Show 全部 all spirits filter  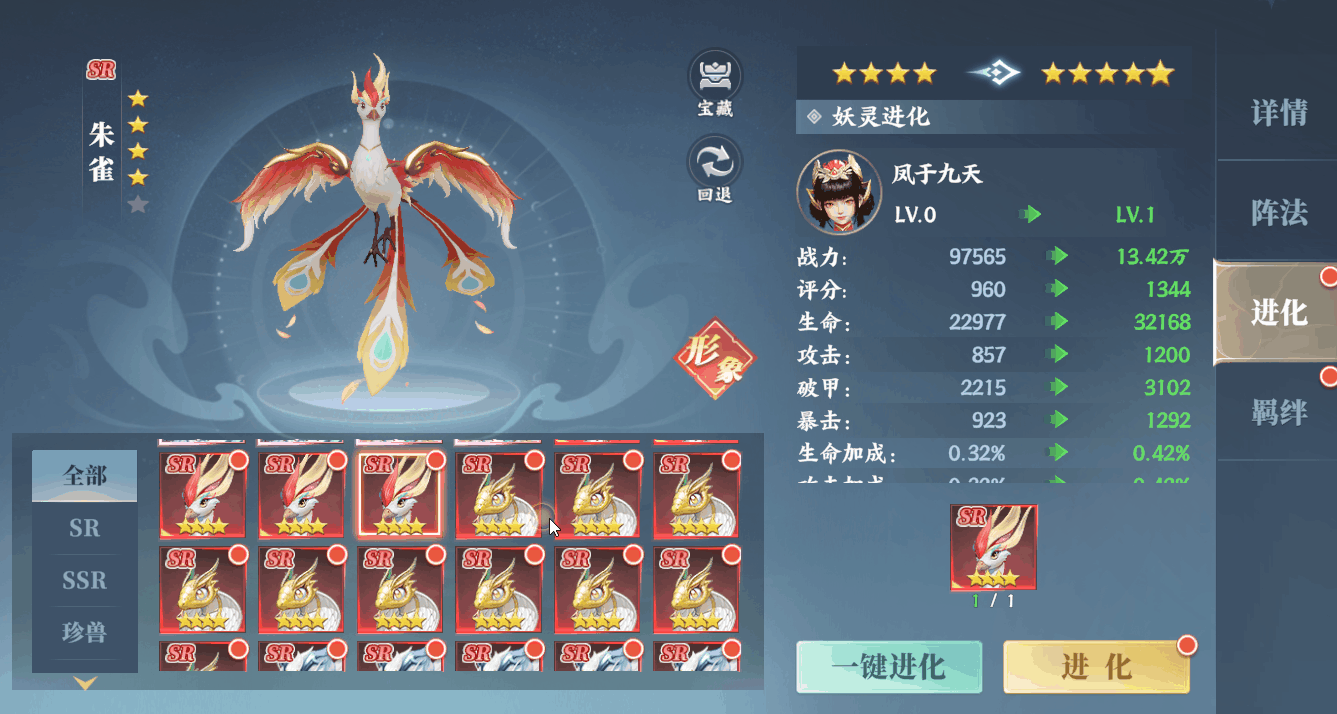84,476
